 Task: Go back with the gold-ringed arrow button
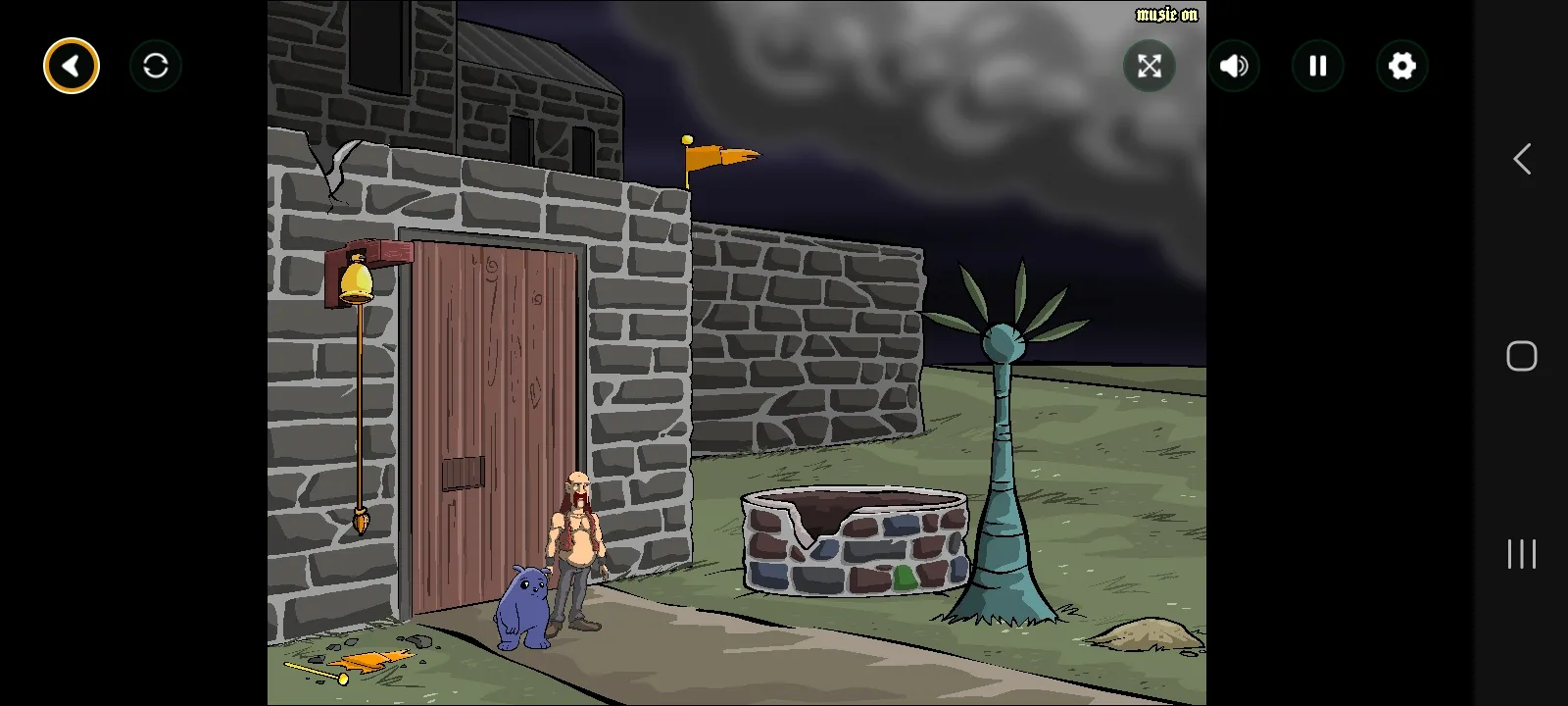[72, 66]
